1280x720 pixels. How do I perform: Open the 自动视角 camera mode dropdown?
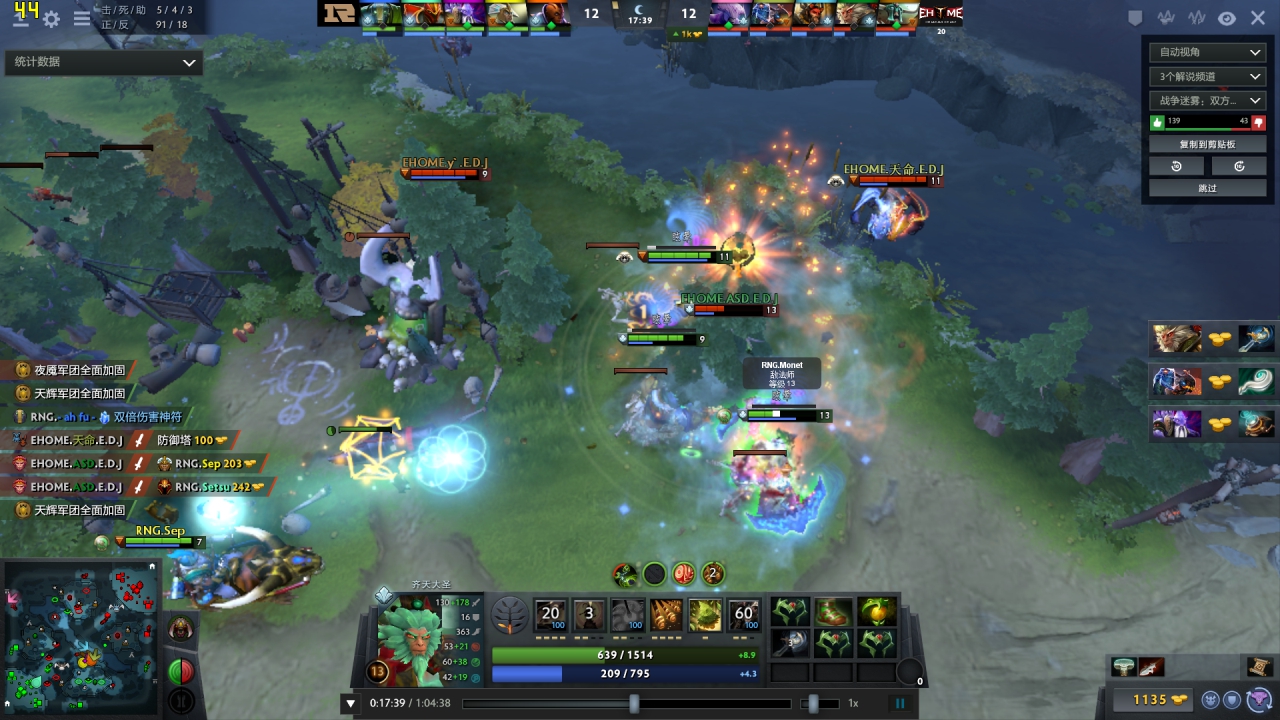[x=1208, y=52]
